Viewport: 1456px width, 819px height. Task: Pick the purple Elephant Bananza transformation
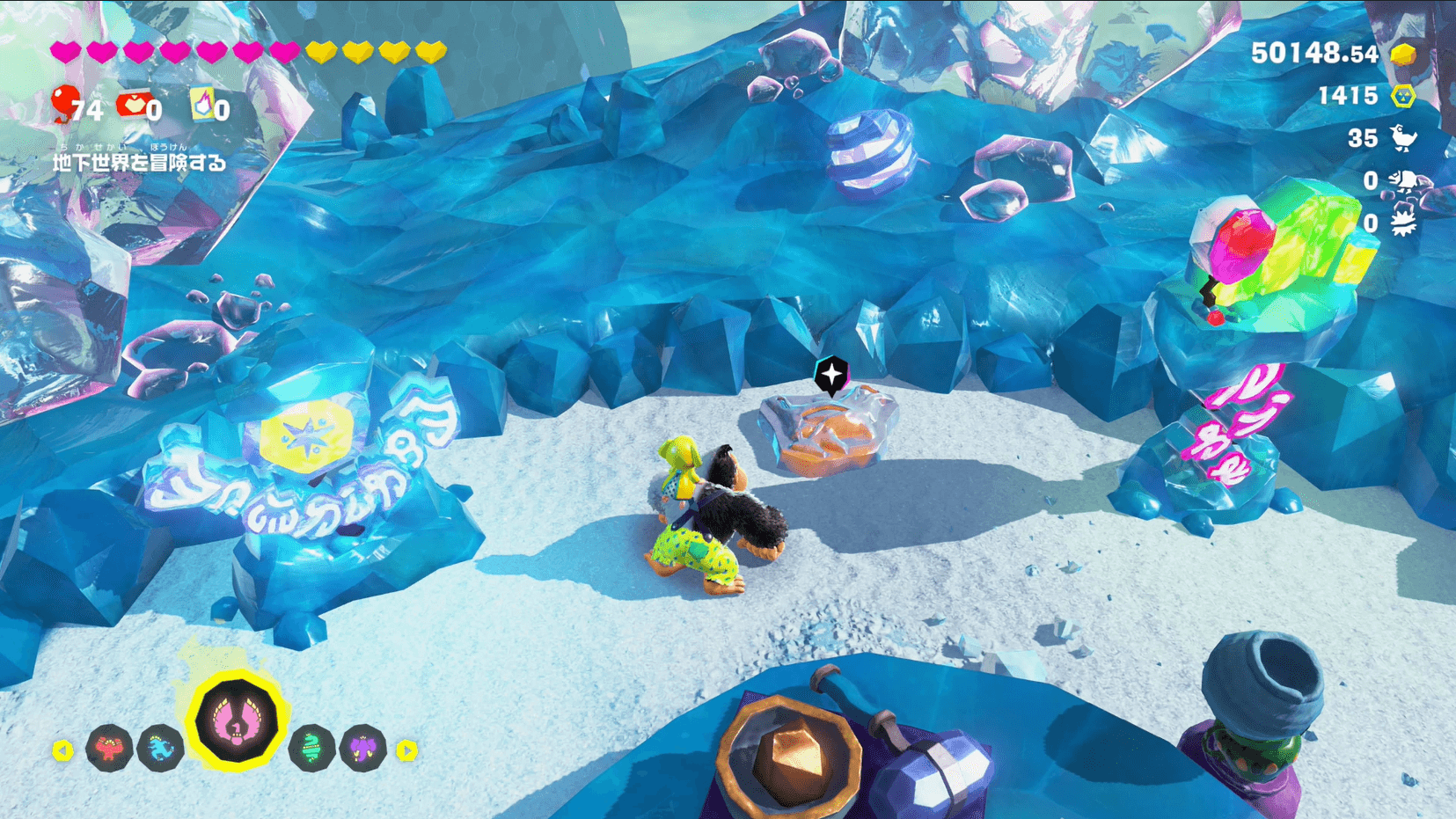click(363, 749)
